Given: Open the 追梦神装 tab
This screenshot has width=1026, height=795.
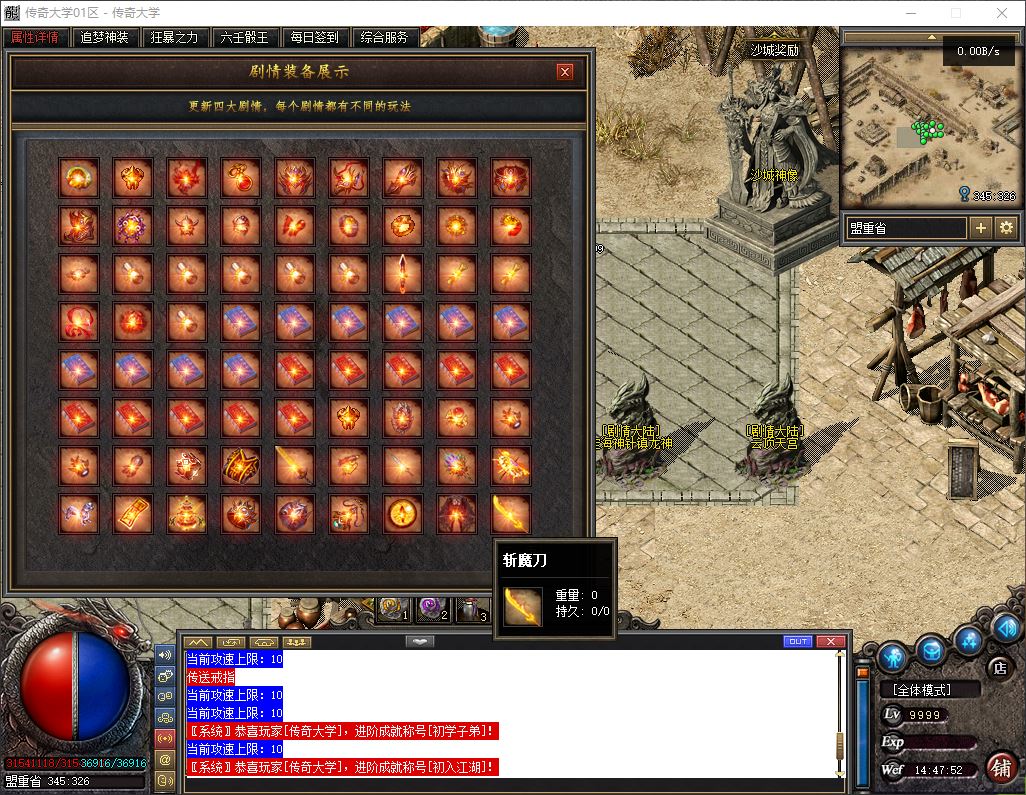Looking at the screenshot, I should click(104, 38).
